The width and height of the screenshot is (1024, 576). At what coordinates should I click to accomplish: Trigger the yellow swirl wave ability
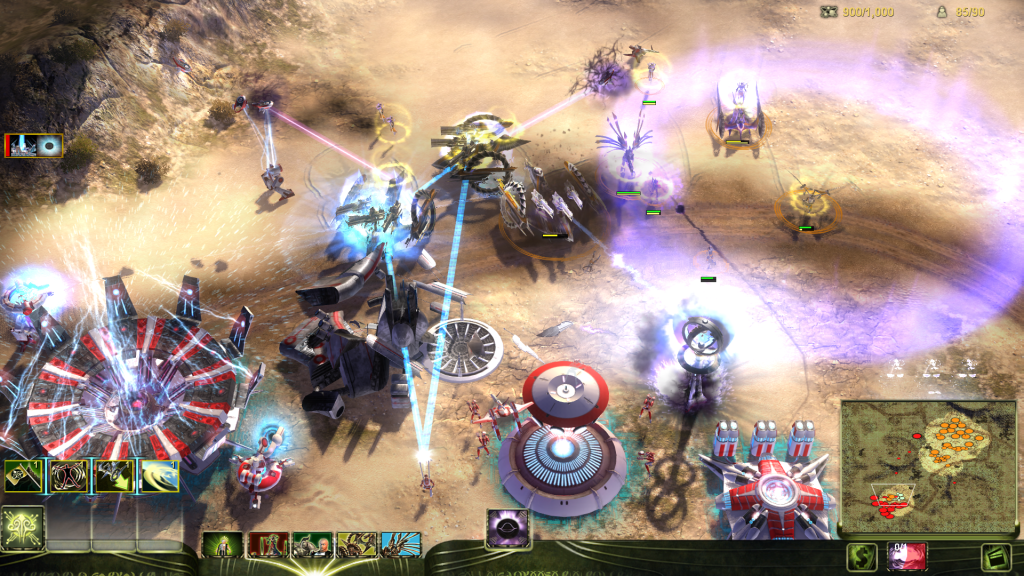[159, 476]
